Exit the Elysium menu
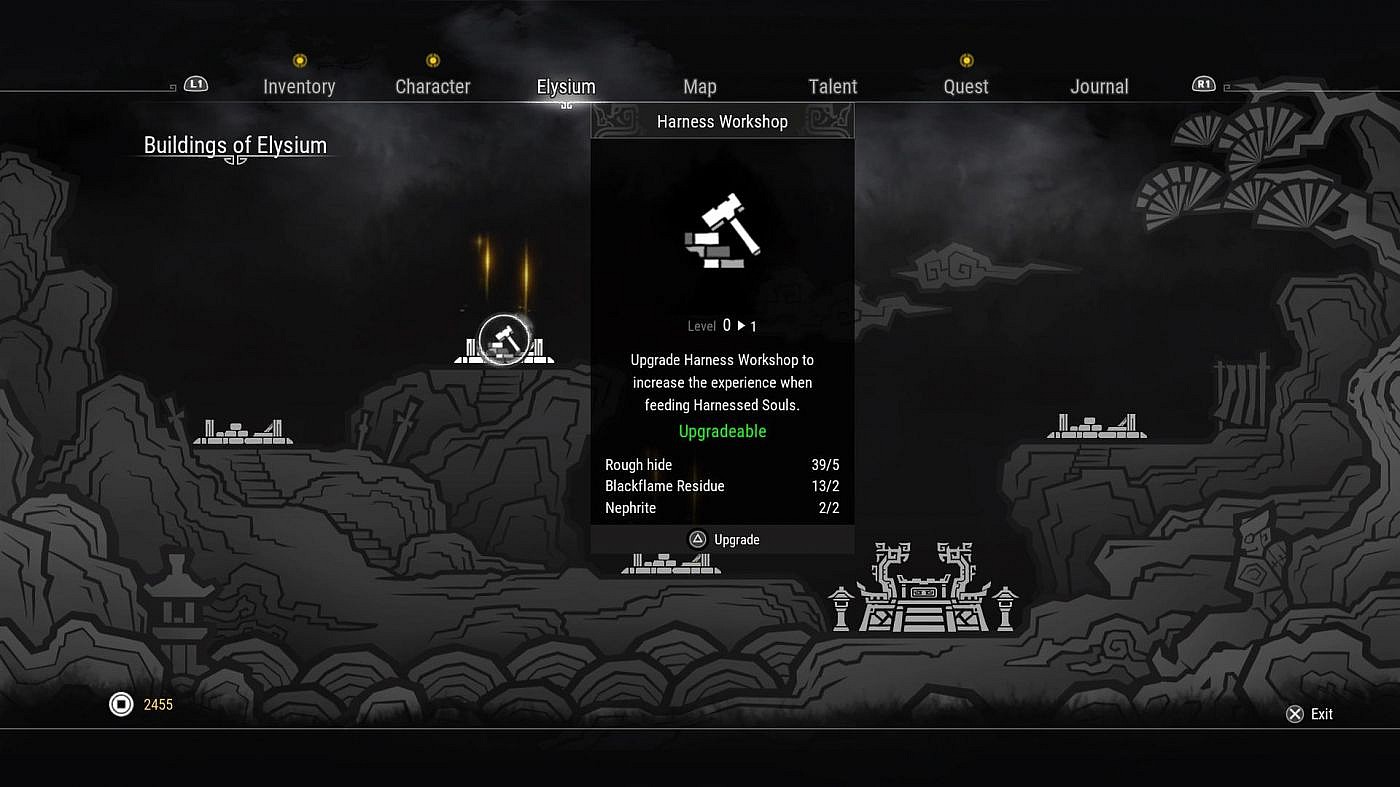Screen dimensions: 1400x787 coord(1309,714)
